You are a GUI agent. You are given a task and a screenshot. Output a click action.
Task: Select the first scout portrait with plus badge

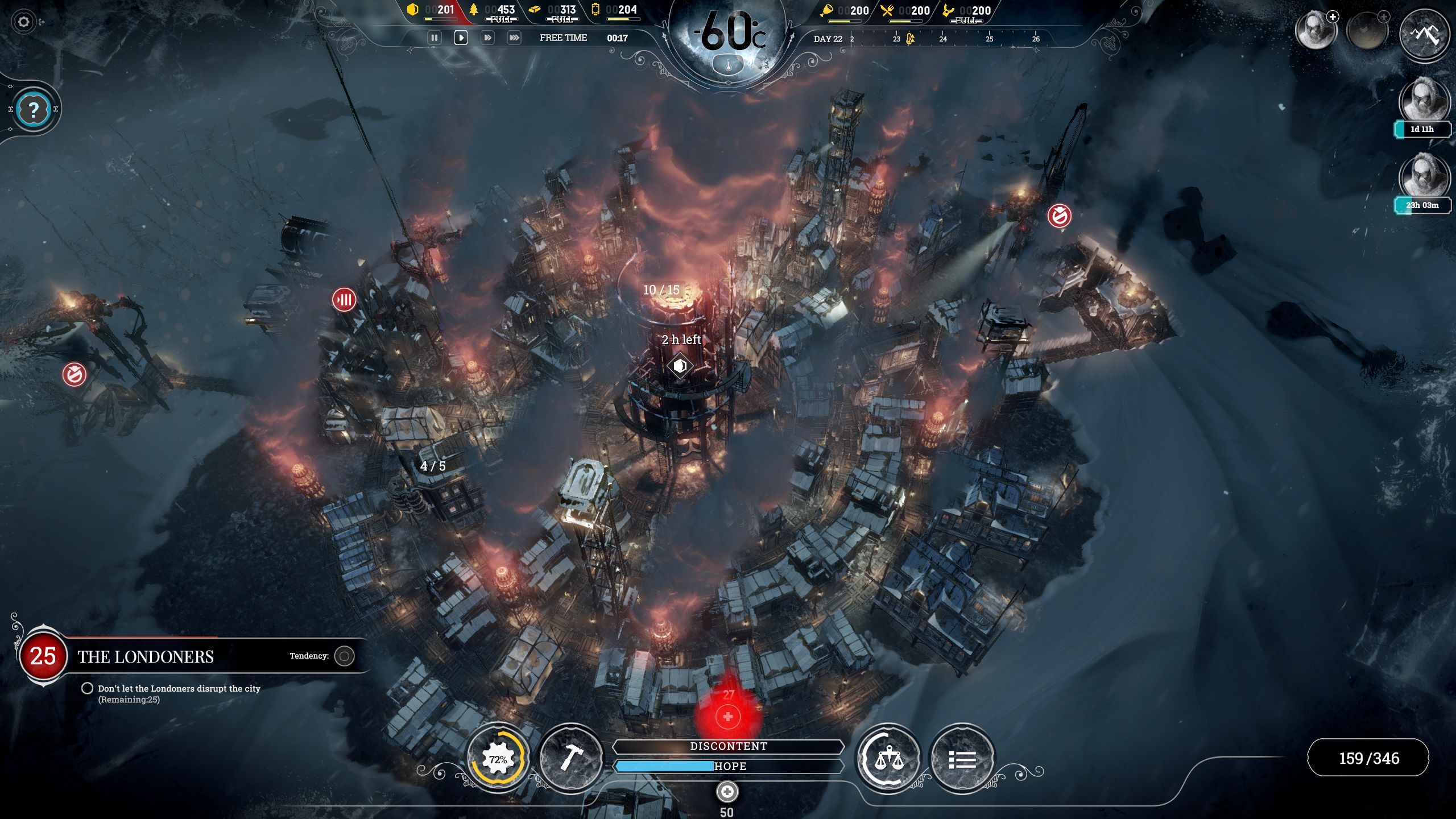click(1315, 32)
